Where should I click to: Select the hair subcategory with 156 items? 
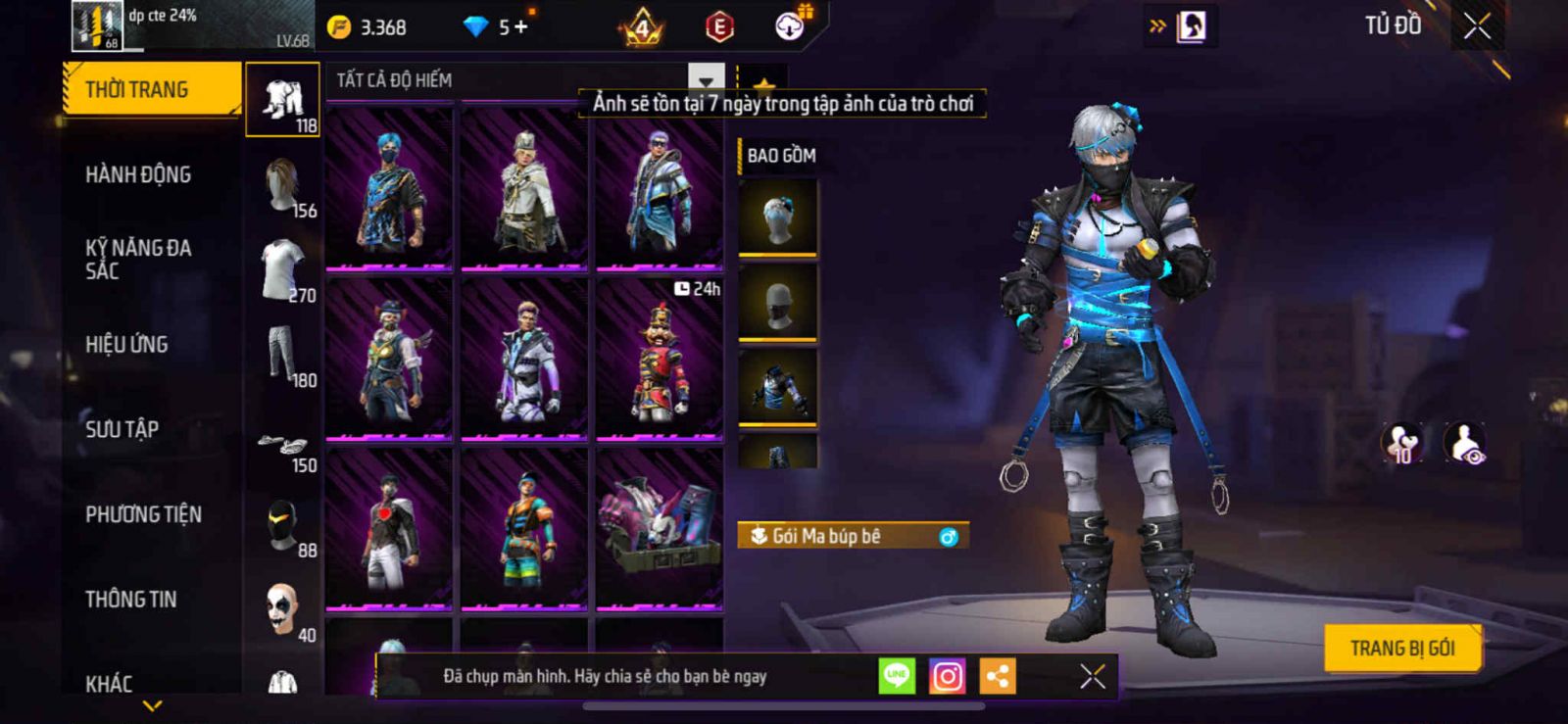click(x=283, y=187)
